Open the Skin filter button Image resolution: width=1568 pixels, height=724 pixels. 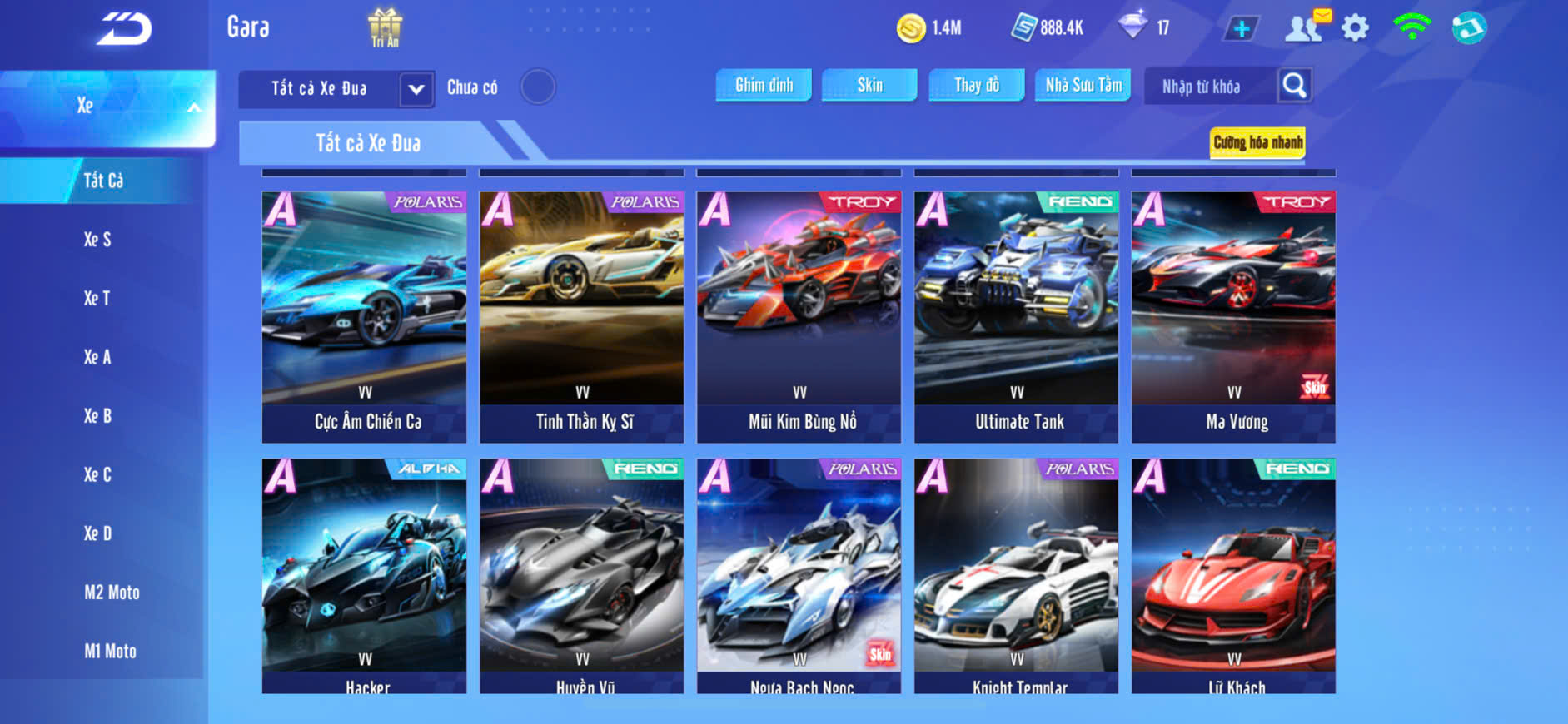[x=869, y=85]
